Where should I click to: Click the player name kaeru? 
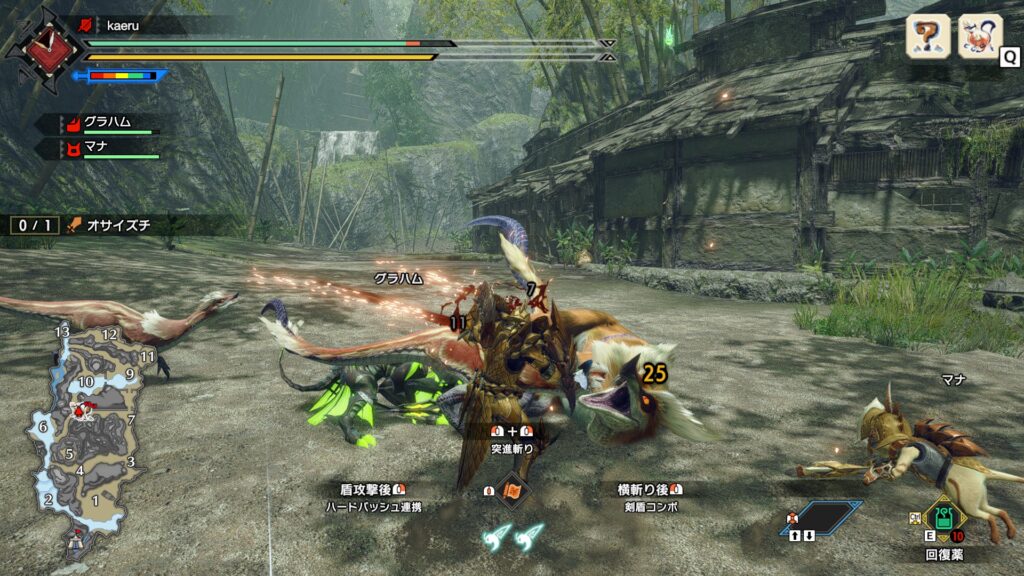tap(124, 22)
